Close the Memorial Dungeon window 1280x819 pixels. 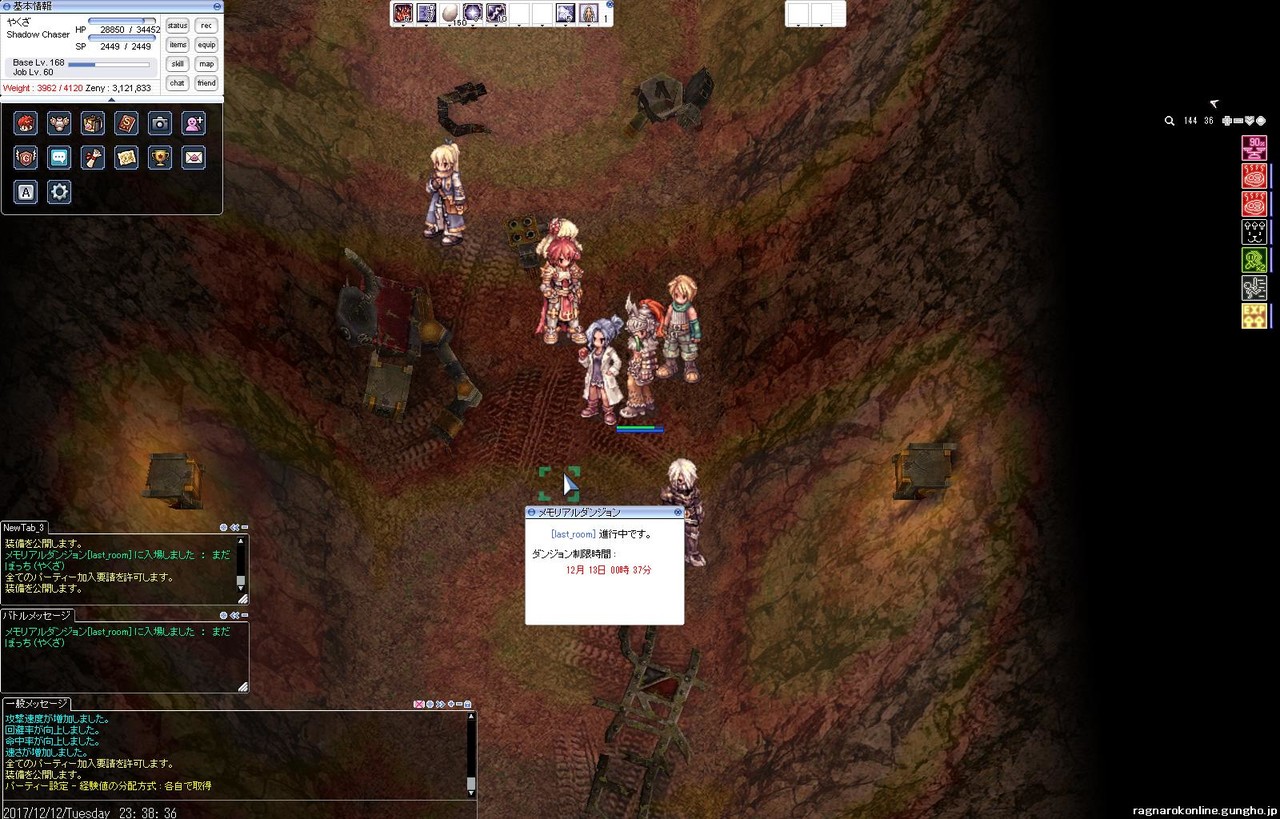(678, 512)
